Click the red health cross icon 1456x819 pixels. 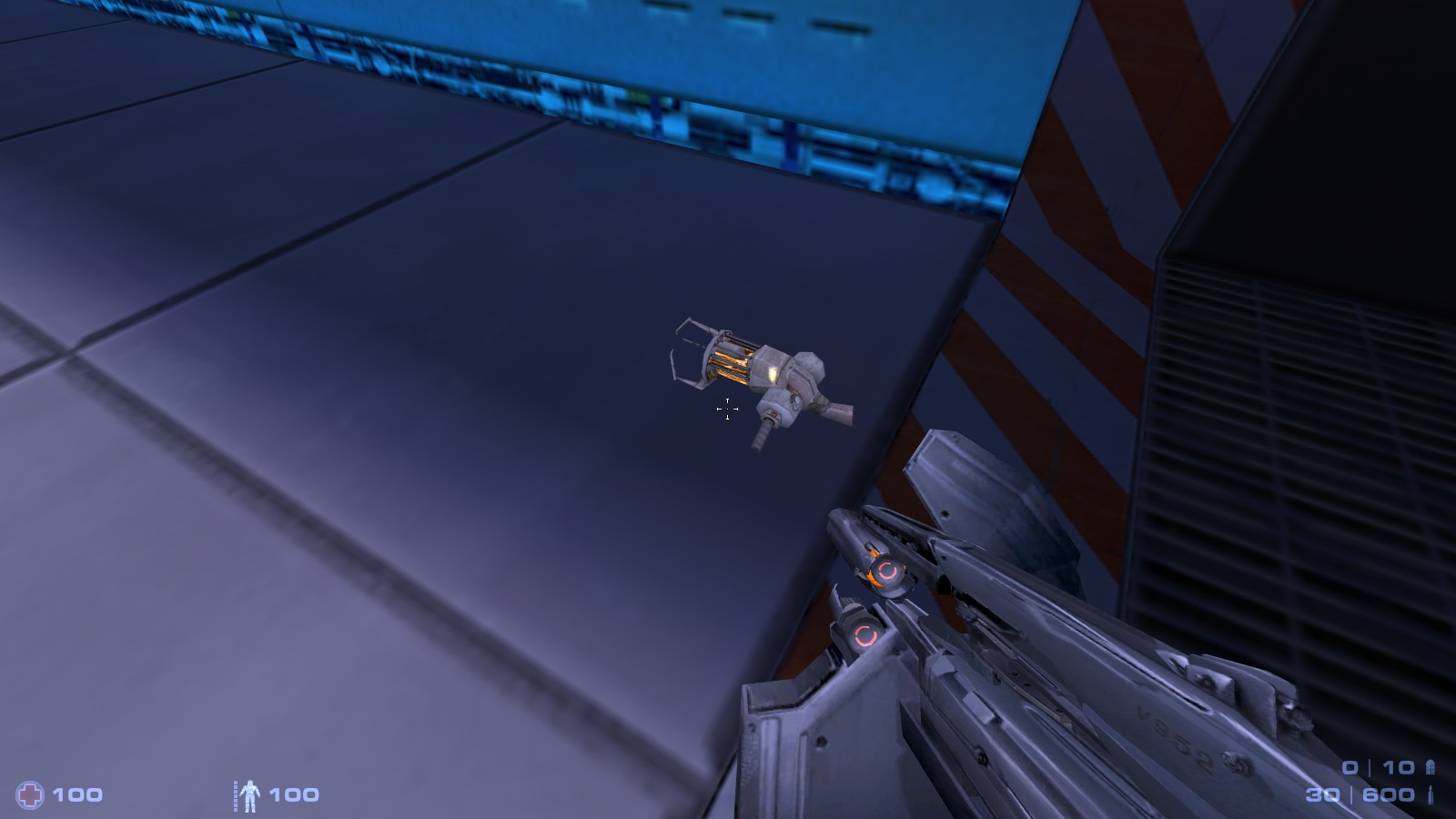pyautogui.click(x=30, y=794)
